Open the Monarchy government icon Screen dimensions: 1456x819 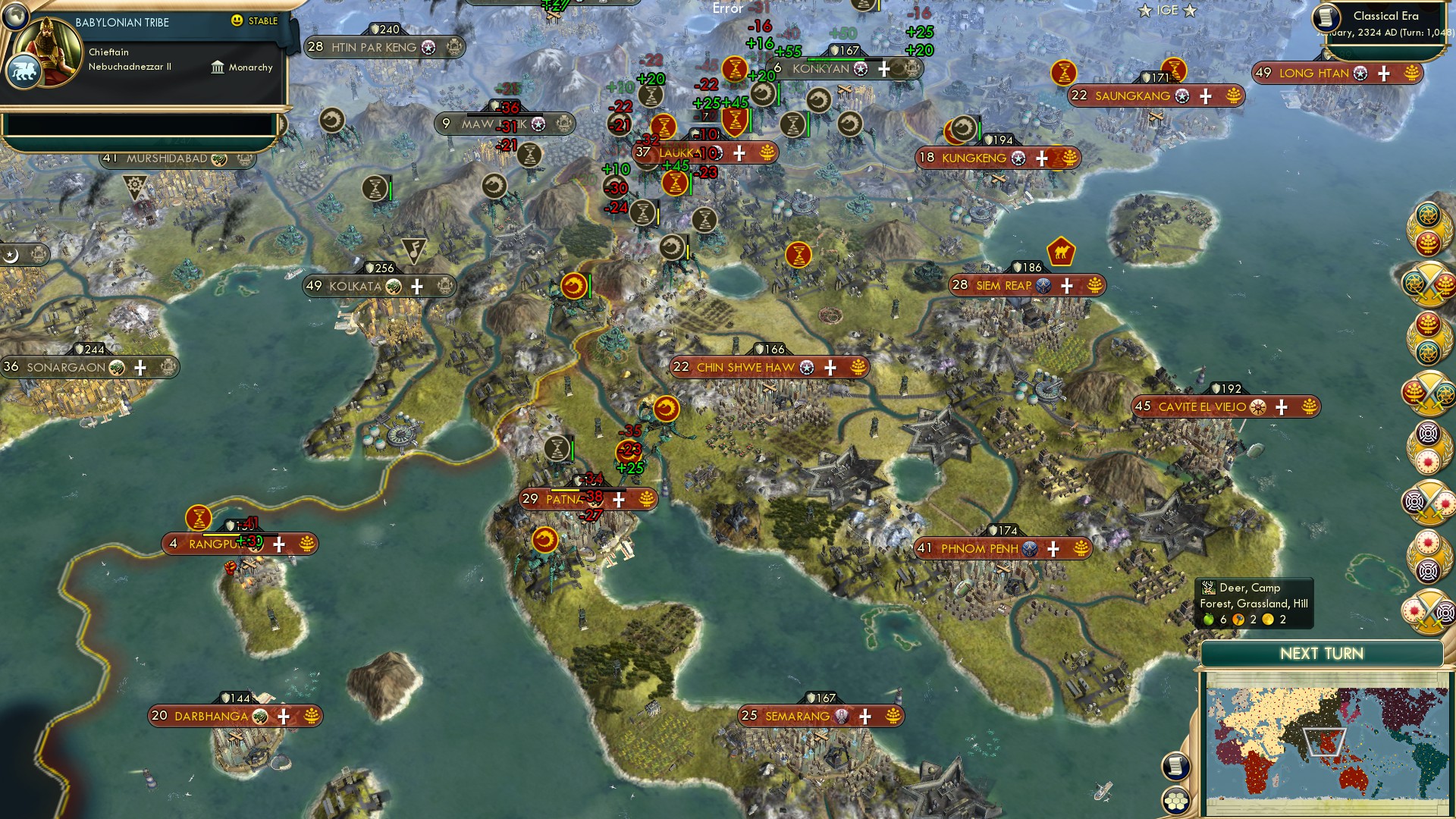pos(217,67)
